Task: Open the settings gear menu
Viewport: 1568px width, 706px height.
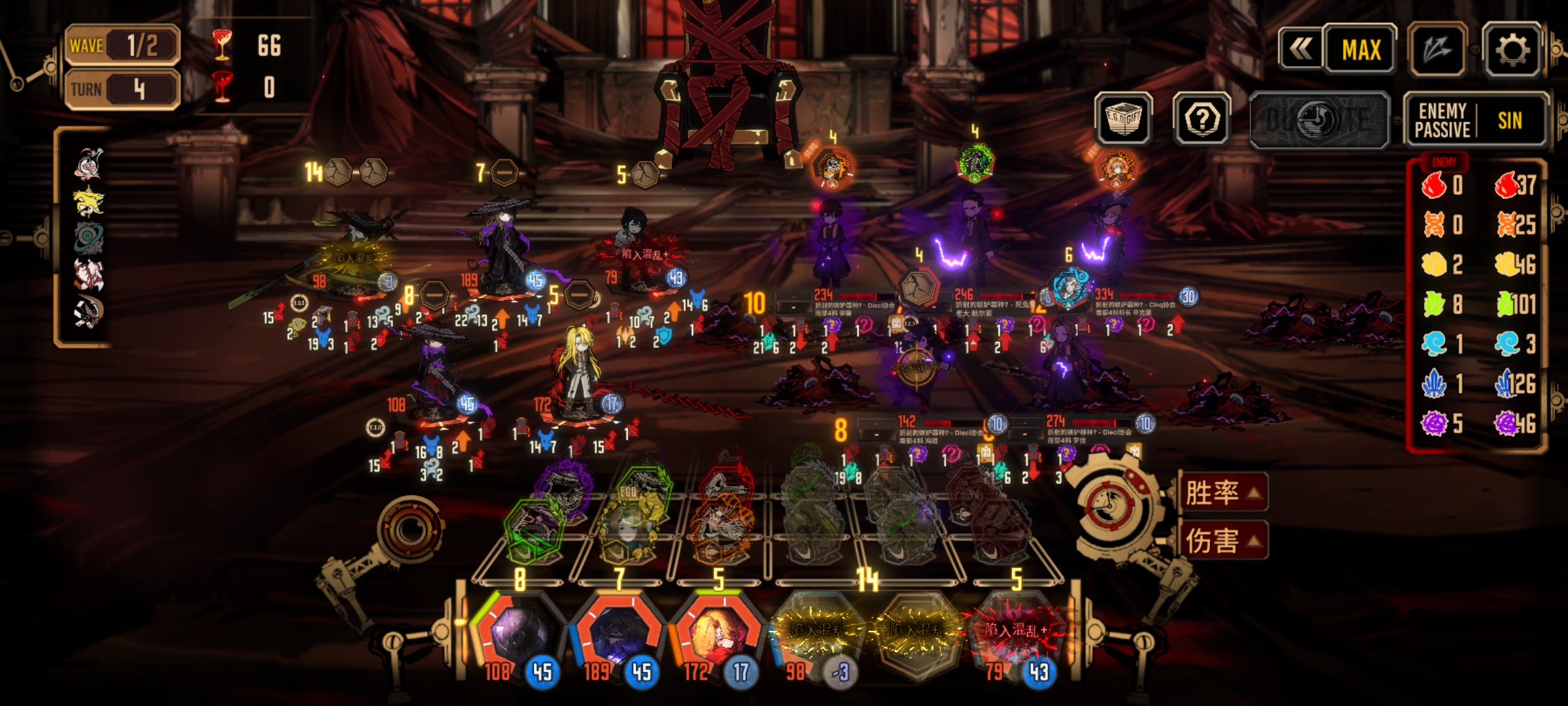Action: 1512,50
